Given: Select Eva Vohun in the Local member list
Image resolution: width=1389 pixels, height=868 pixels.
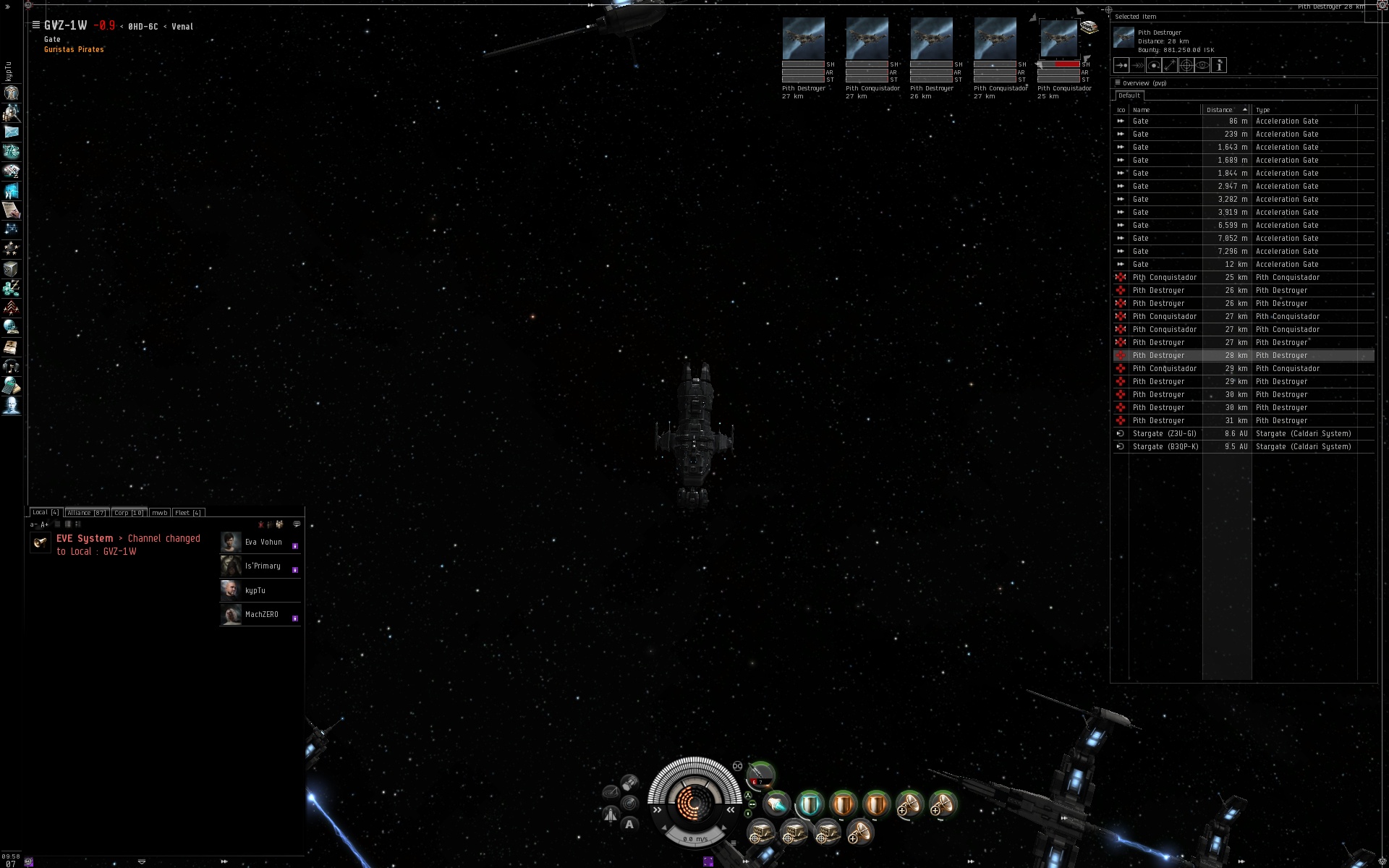Looking at the screenshot, I should pos(263,542).
